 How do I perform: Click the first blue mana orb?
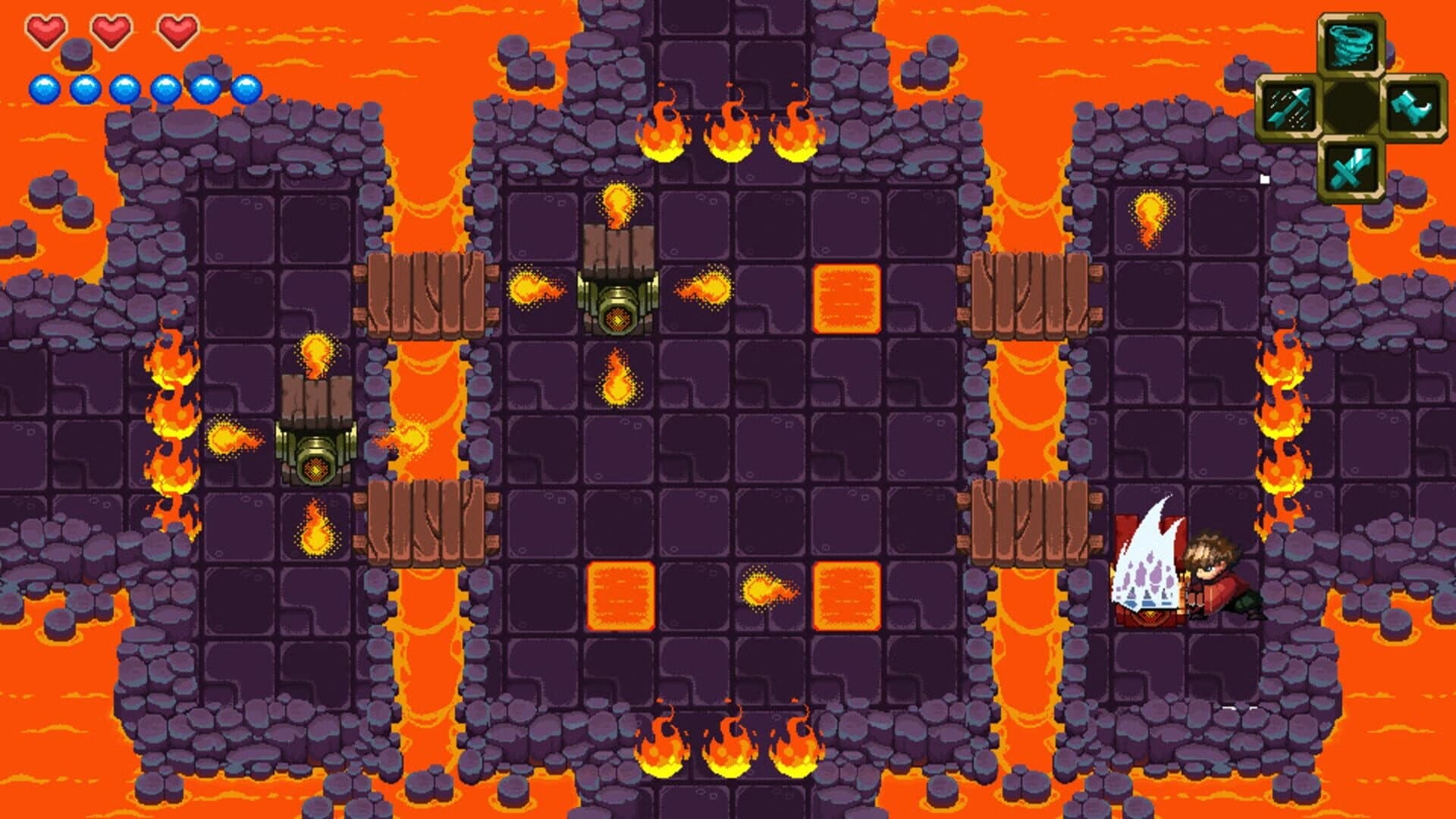coord(43,86)
